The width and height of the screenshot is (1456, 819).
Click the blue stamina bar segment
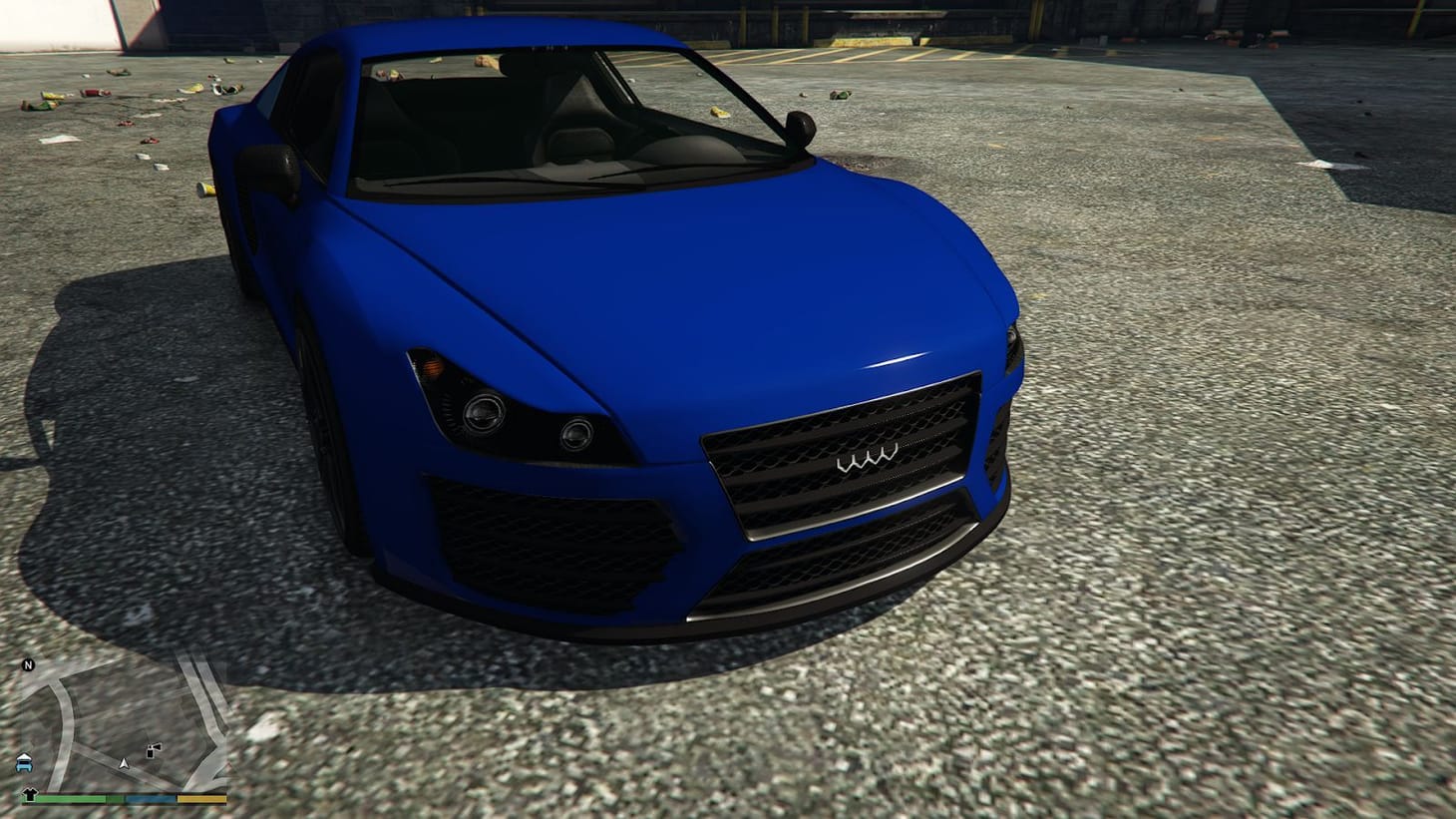click(x=150, y=798)
